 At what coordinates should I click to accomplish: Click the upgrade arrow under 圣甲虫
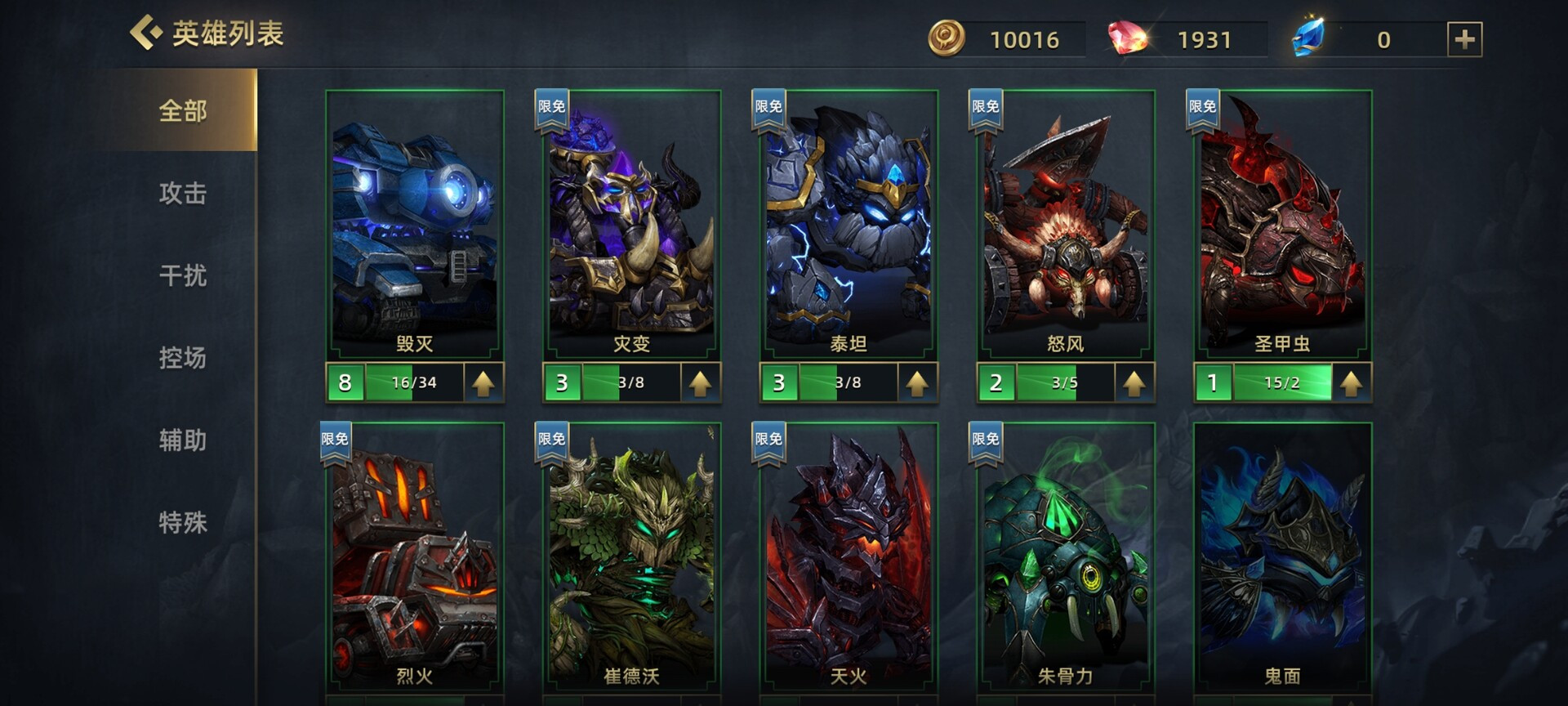click(1351, 382)
